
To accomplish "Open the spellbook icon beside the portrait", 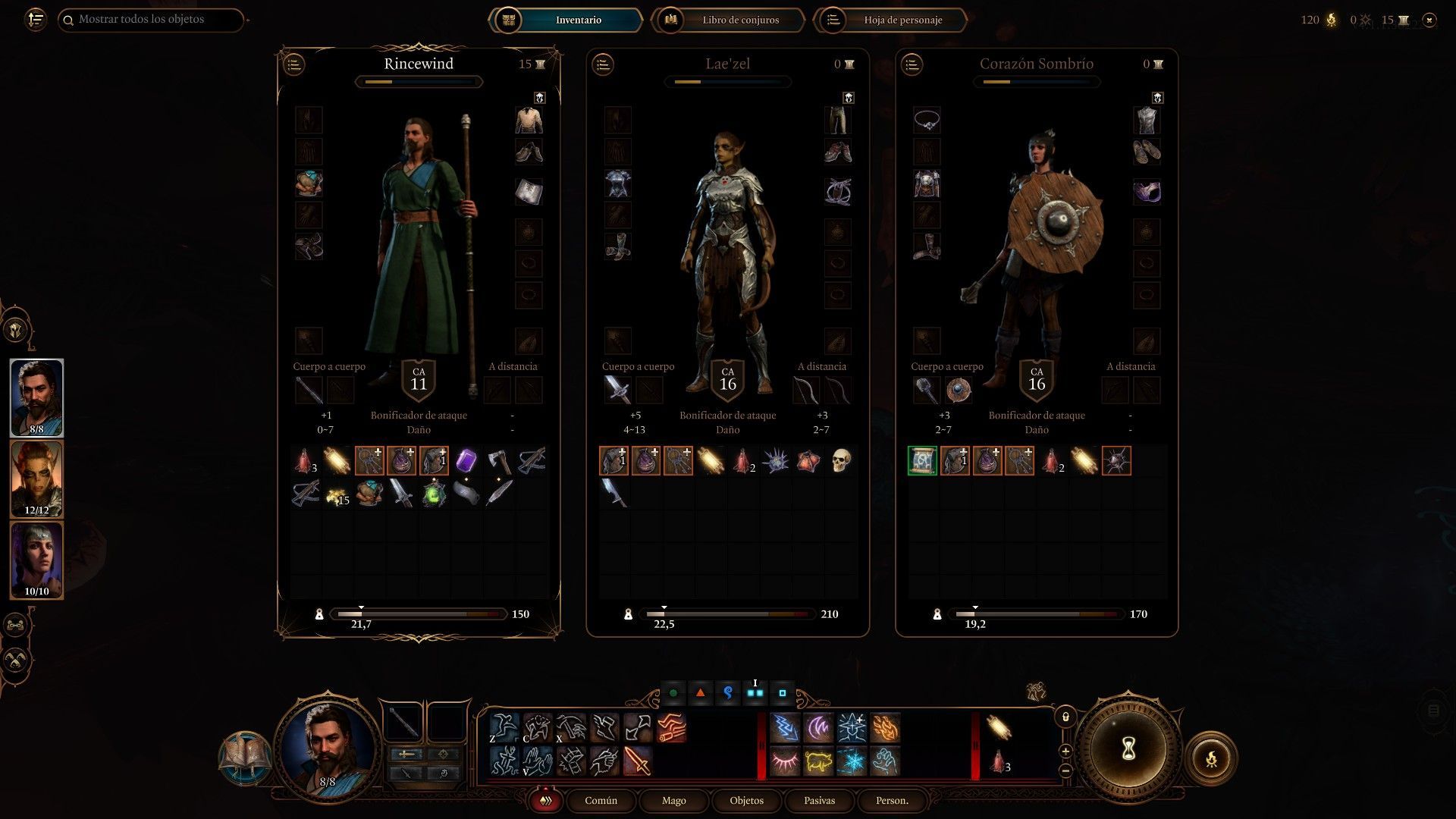I will (244, 757).
